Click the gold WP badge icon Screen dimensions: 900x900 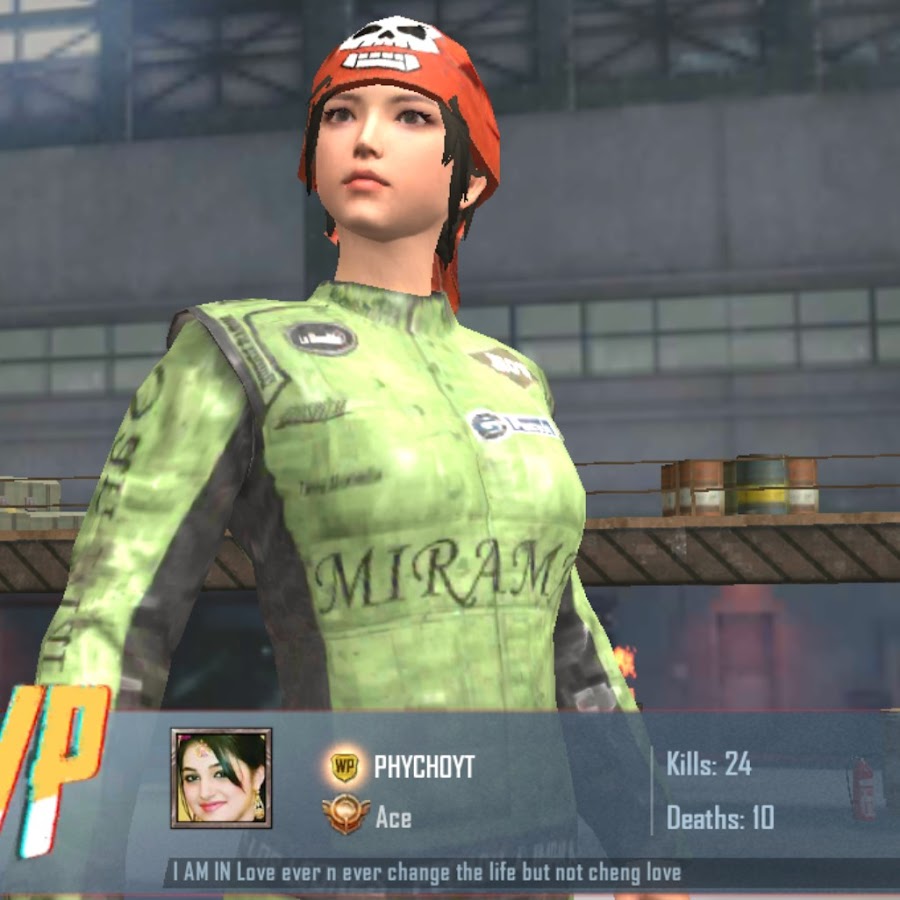[345, 767]
